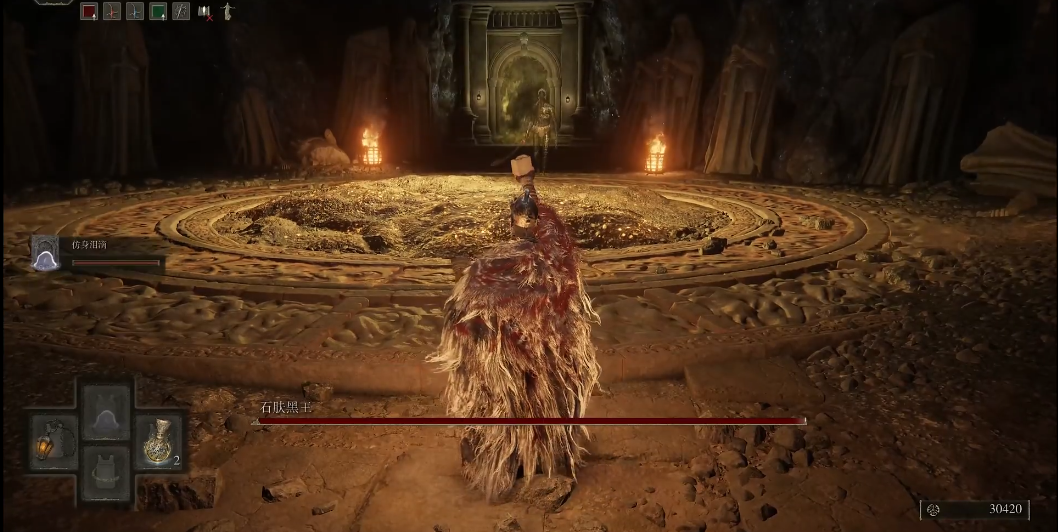This screenshot has height=532, width=1058.
Task: Click the blue curved-streak status icon
Action: pos(135,12)
